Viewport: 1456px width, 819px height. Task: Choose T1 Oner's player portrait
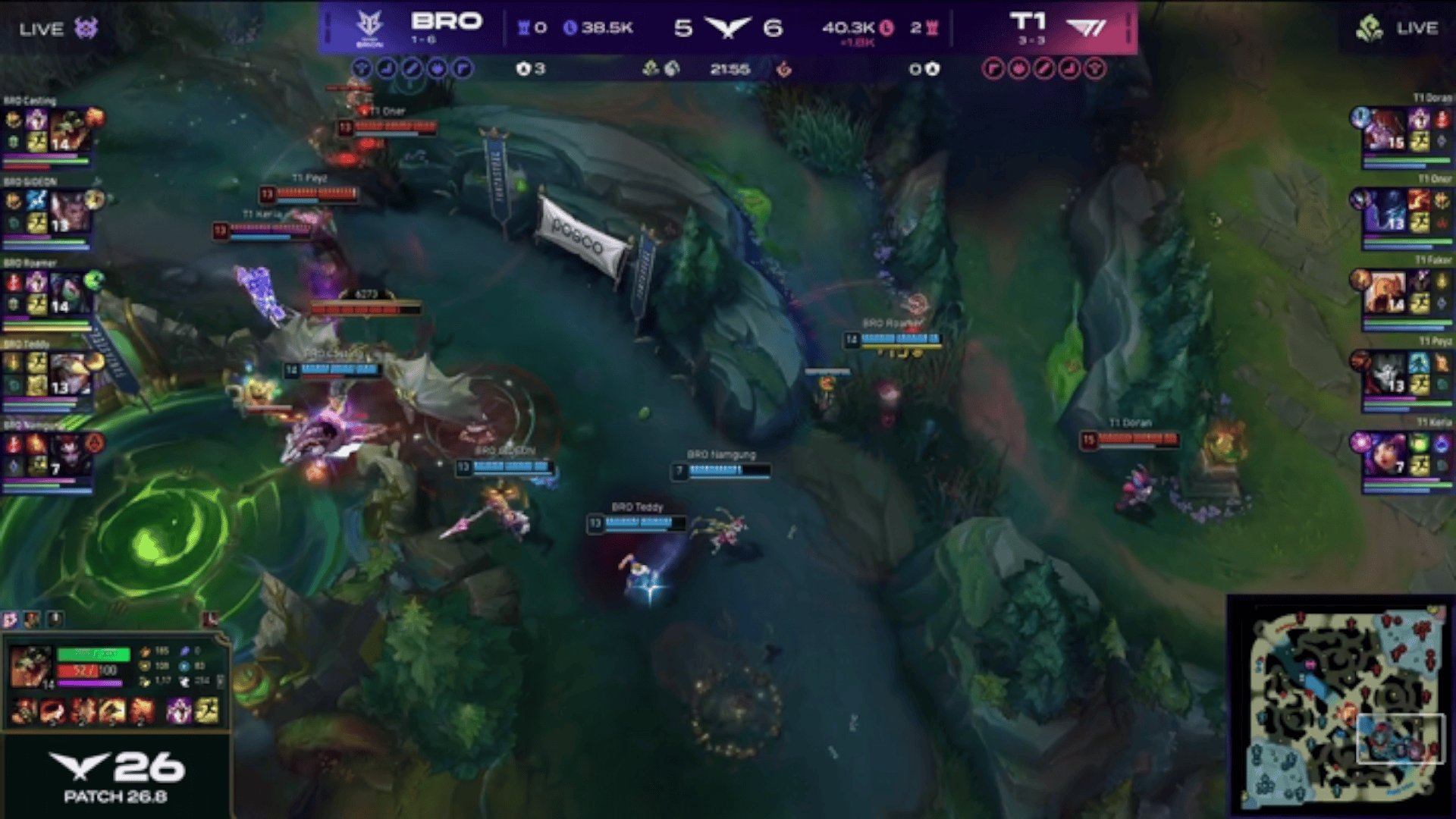pyautogui.click(x=1385, y=211)
